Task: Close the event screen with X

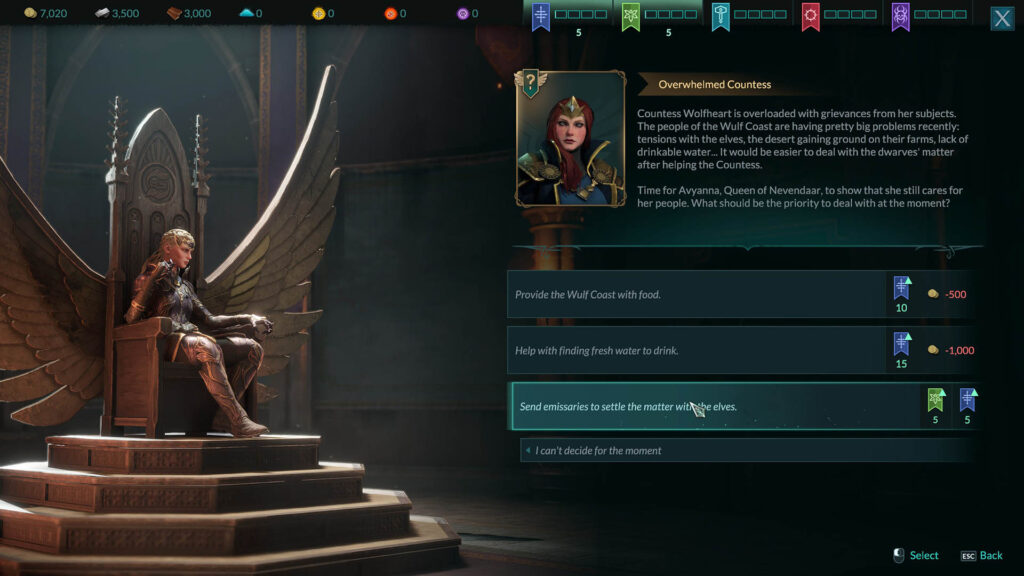Action: (x=1001, y=18)
